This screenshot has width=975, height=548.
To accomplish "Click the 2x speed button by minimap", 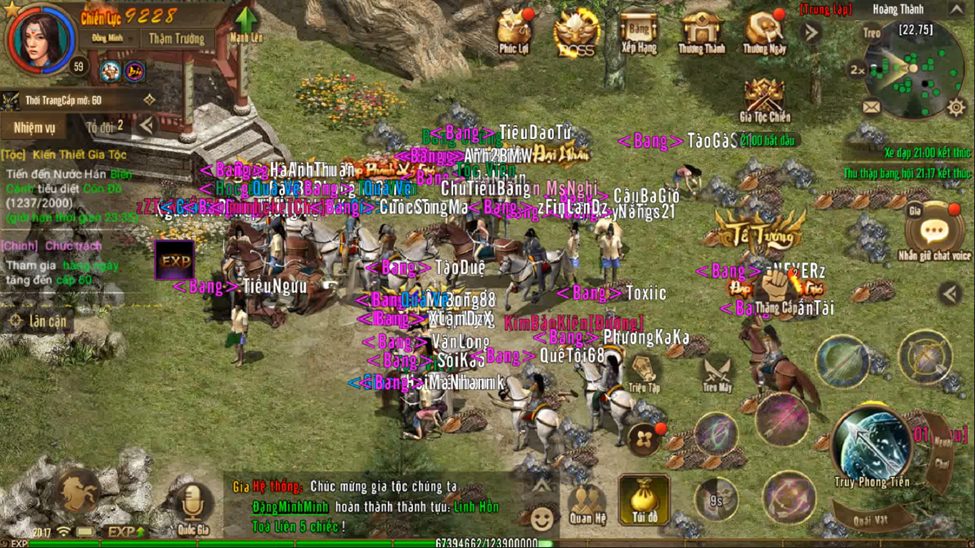I will tap(857, 70).
